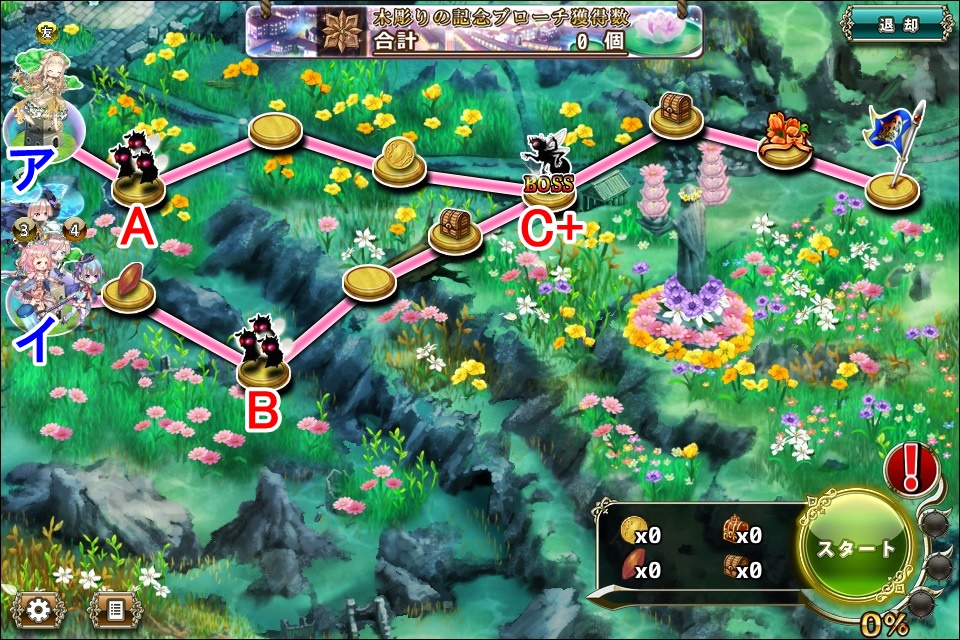Open settings with the gear button
This screenshot has width=960, height=640.
tap(39, 607)
